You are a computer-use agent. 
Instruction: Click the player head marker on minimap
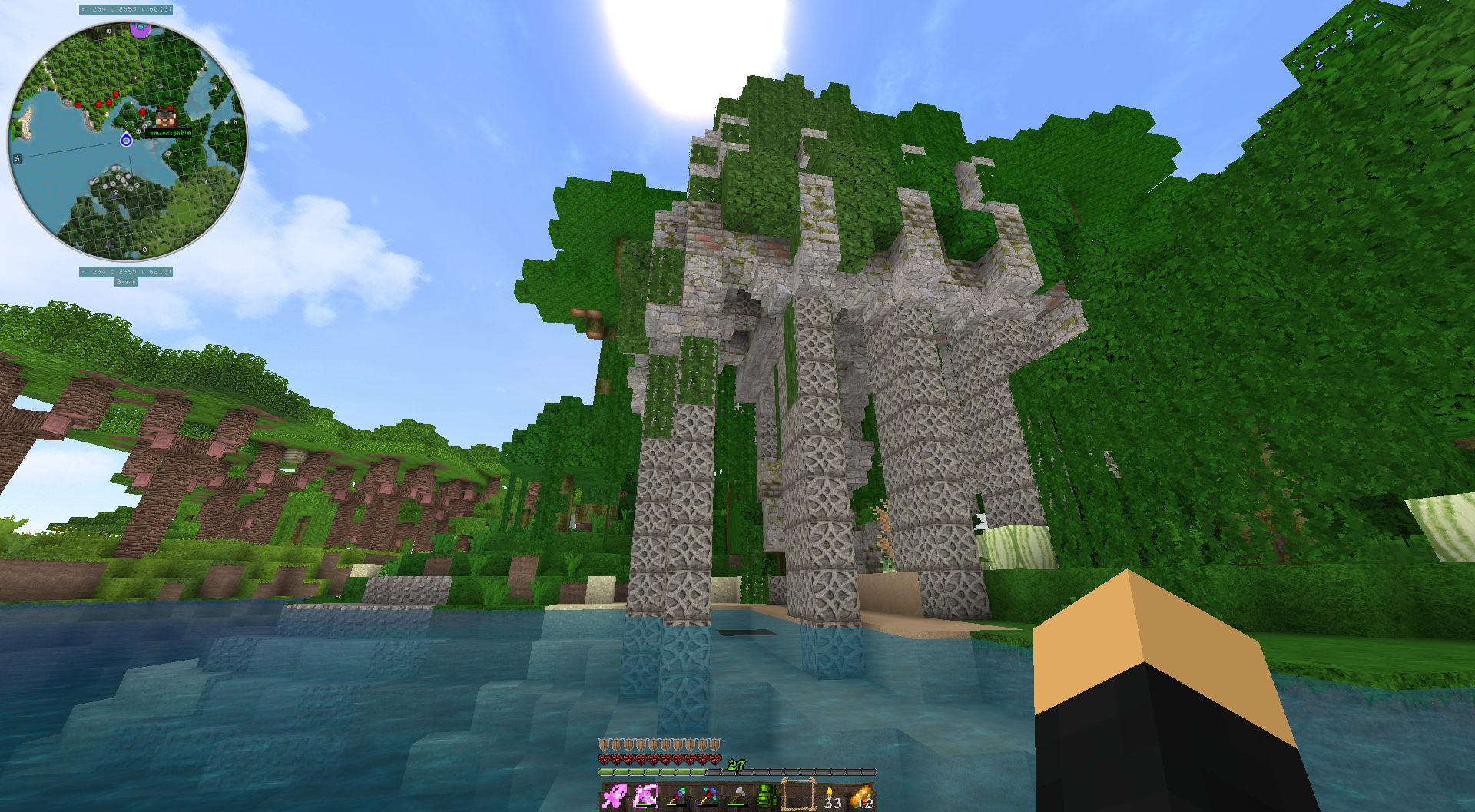pos(166,117)
